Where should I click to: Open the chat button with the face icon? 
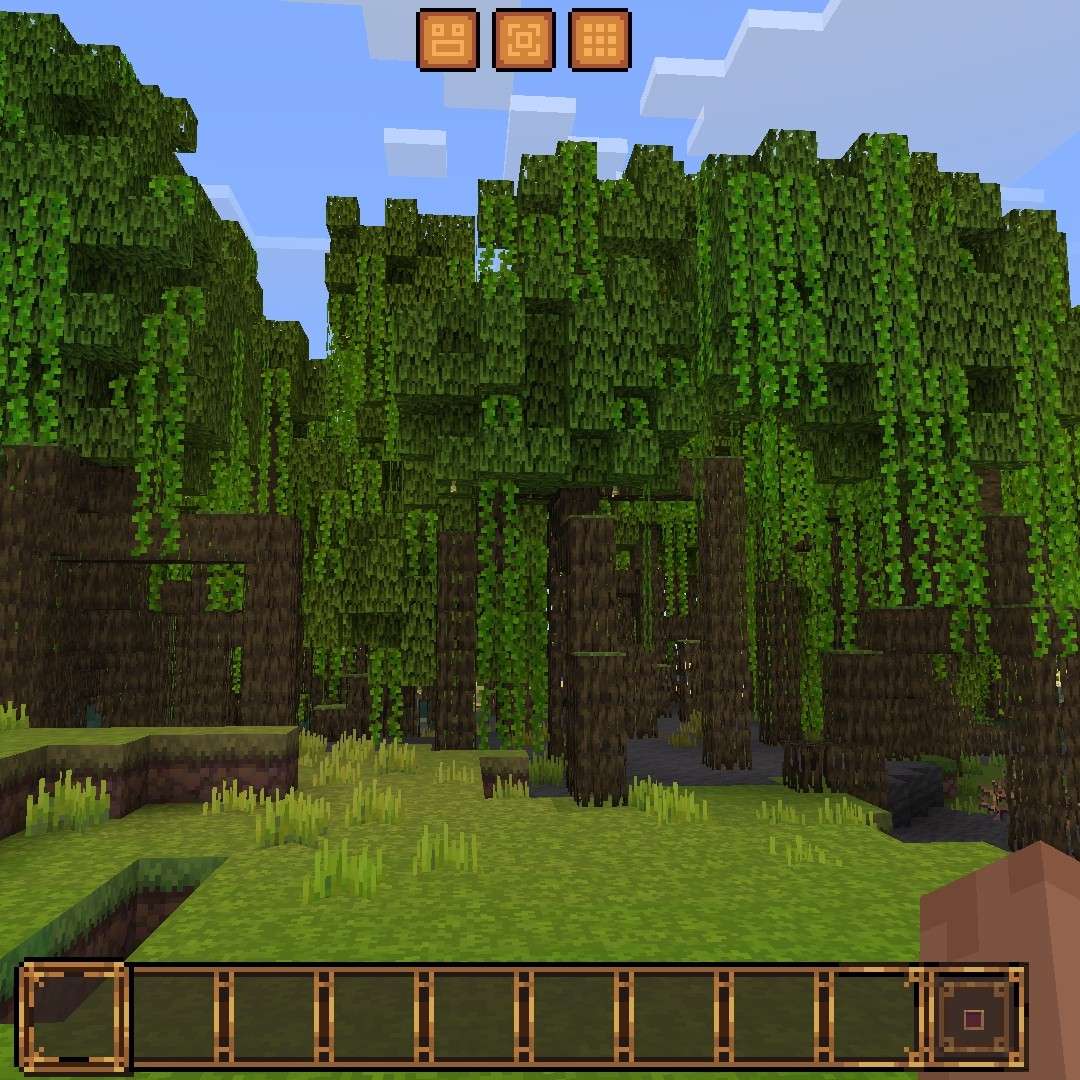(447, 40)
